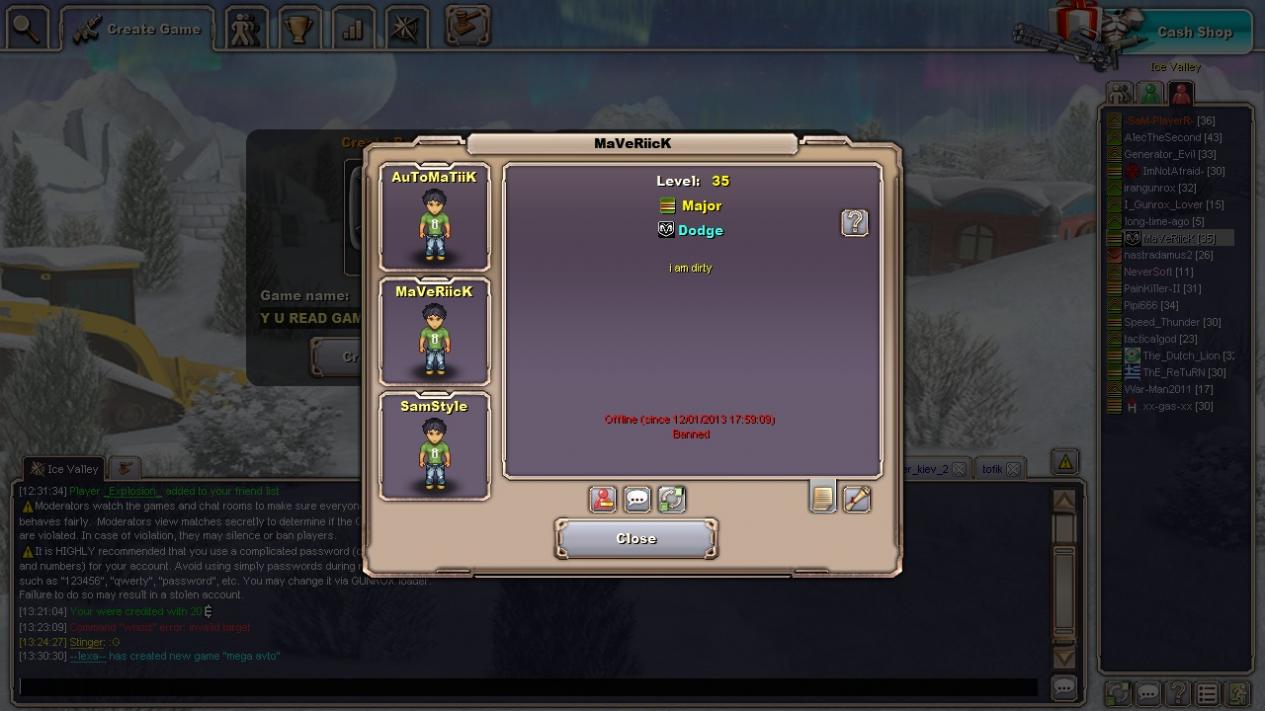Click the yellow warning triangle button
Screen dimensions: 1265x711
pyautogui.click(x=1065, y=462)
